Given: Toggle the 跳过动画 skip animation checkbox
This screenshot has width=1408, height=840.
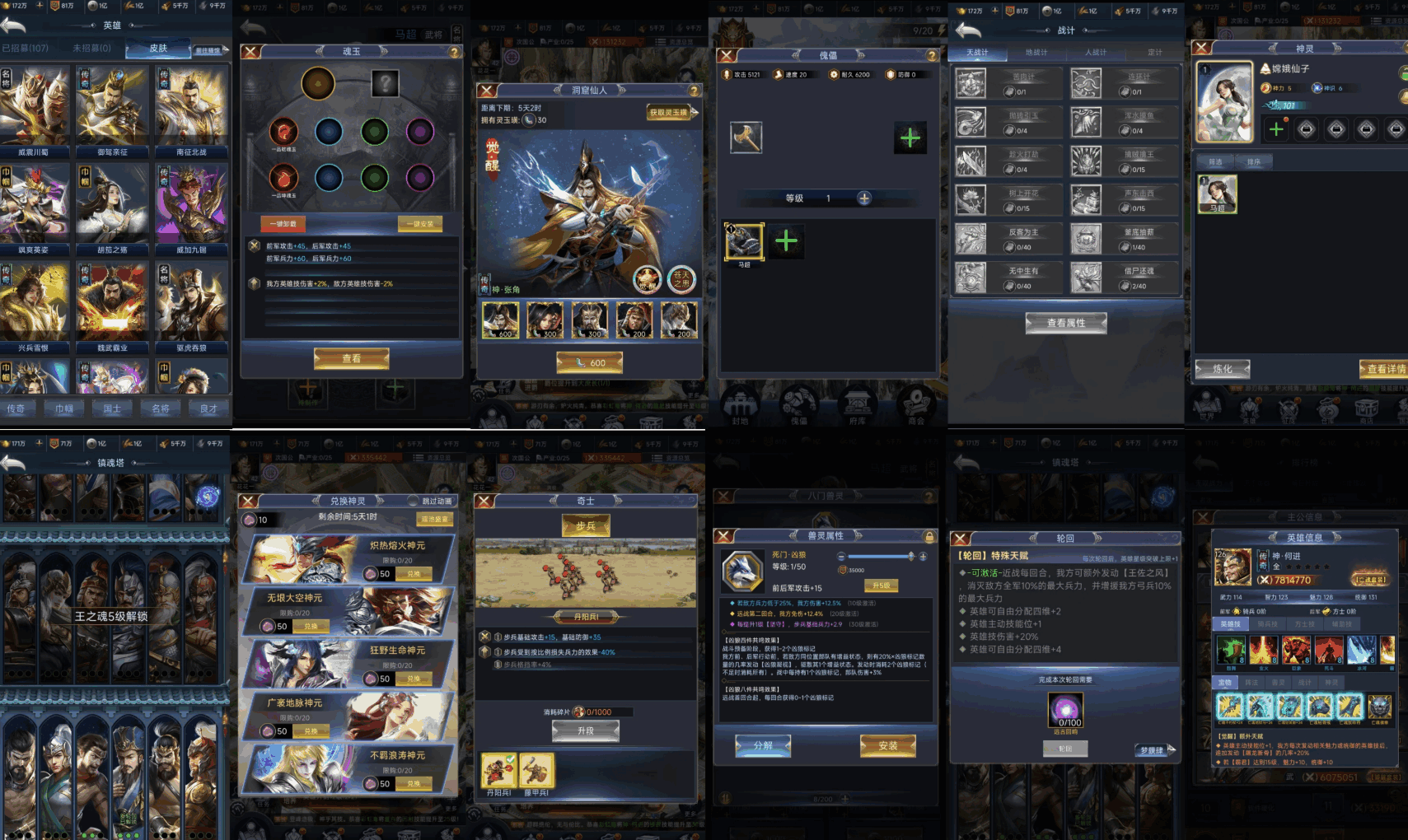Looking at the screenshot, I should (414, 501).
